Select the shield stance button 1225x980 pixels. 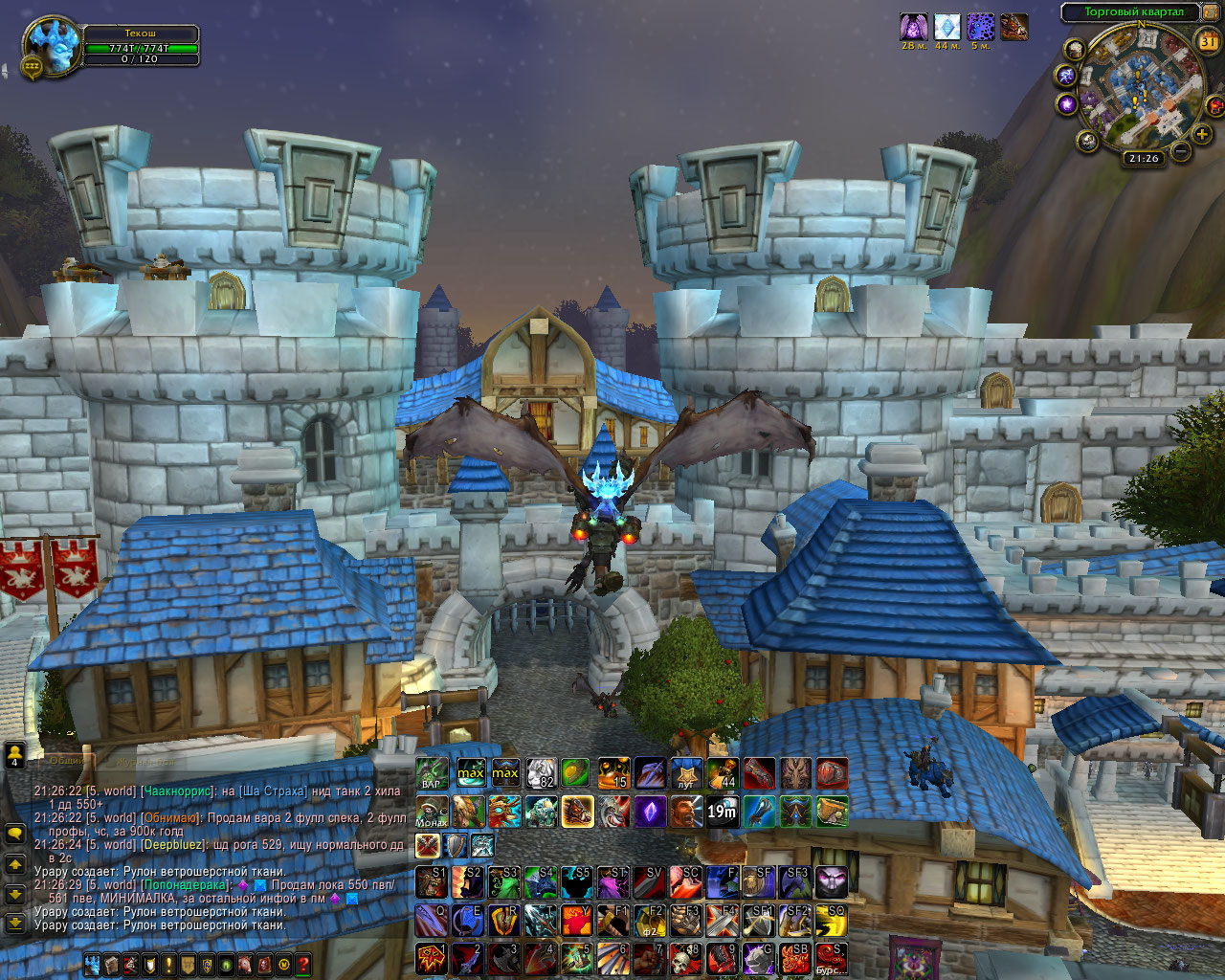(x=455, y=846)
